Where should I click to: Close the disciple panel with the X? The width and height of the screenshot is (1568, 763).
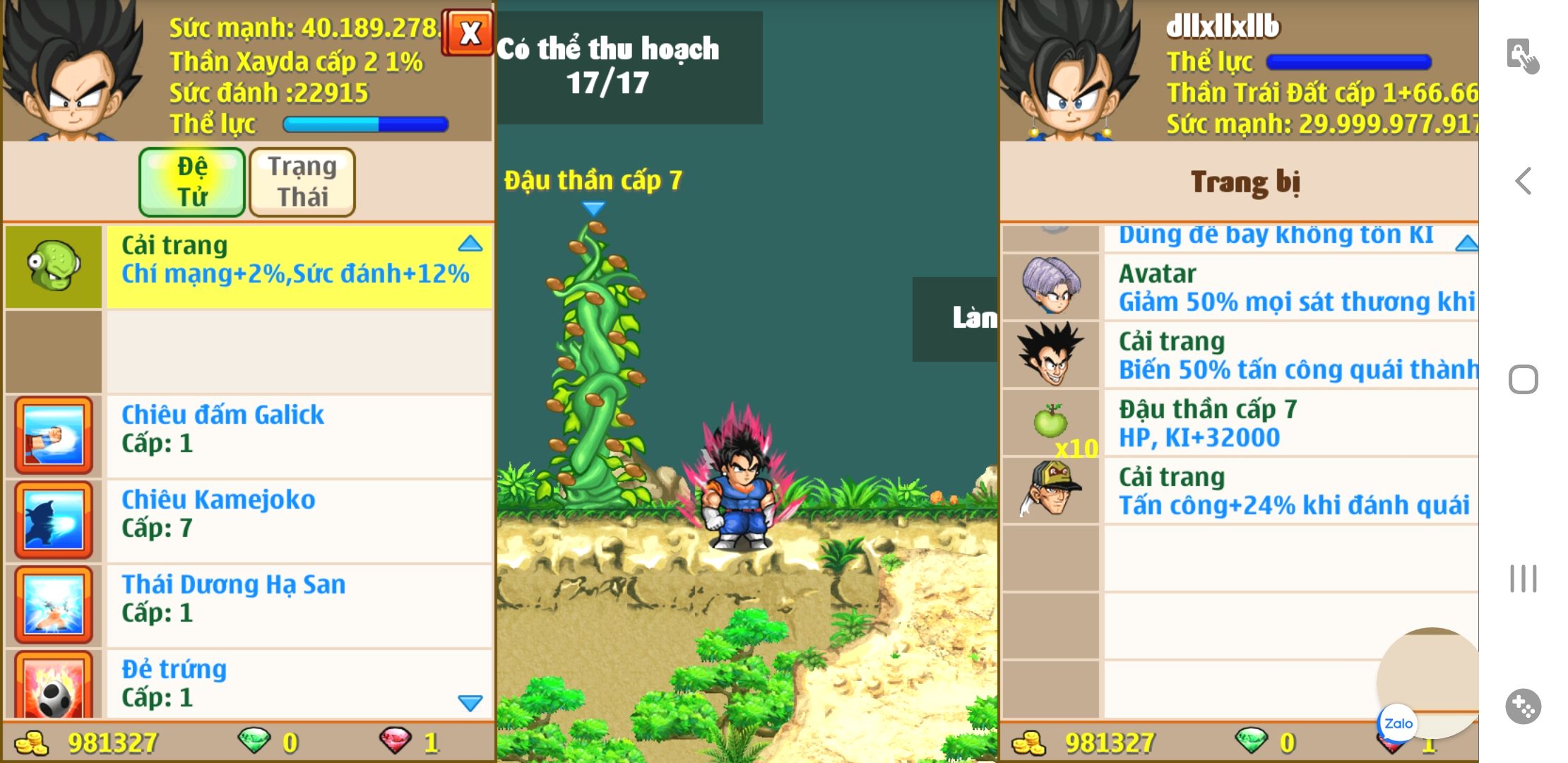(x=468, y=32)
